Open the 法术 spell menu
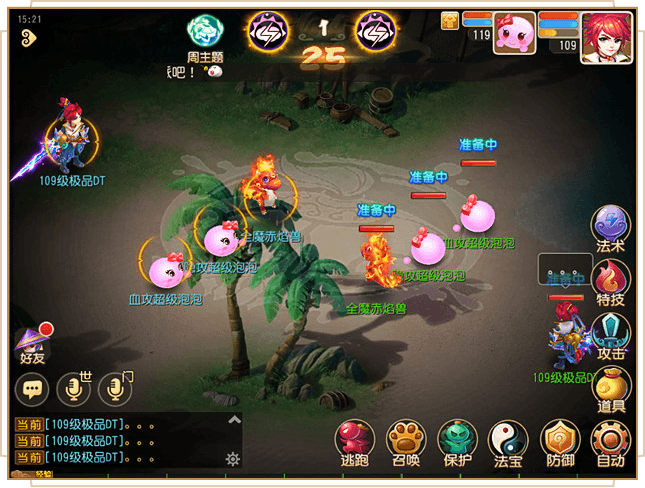This screenshot has height=488, width=645. (611, 227)
